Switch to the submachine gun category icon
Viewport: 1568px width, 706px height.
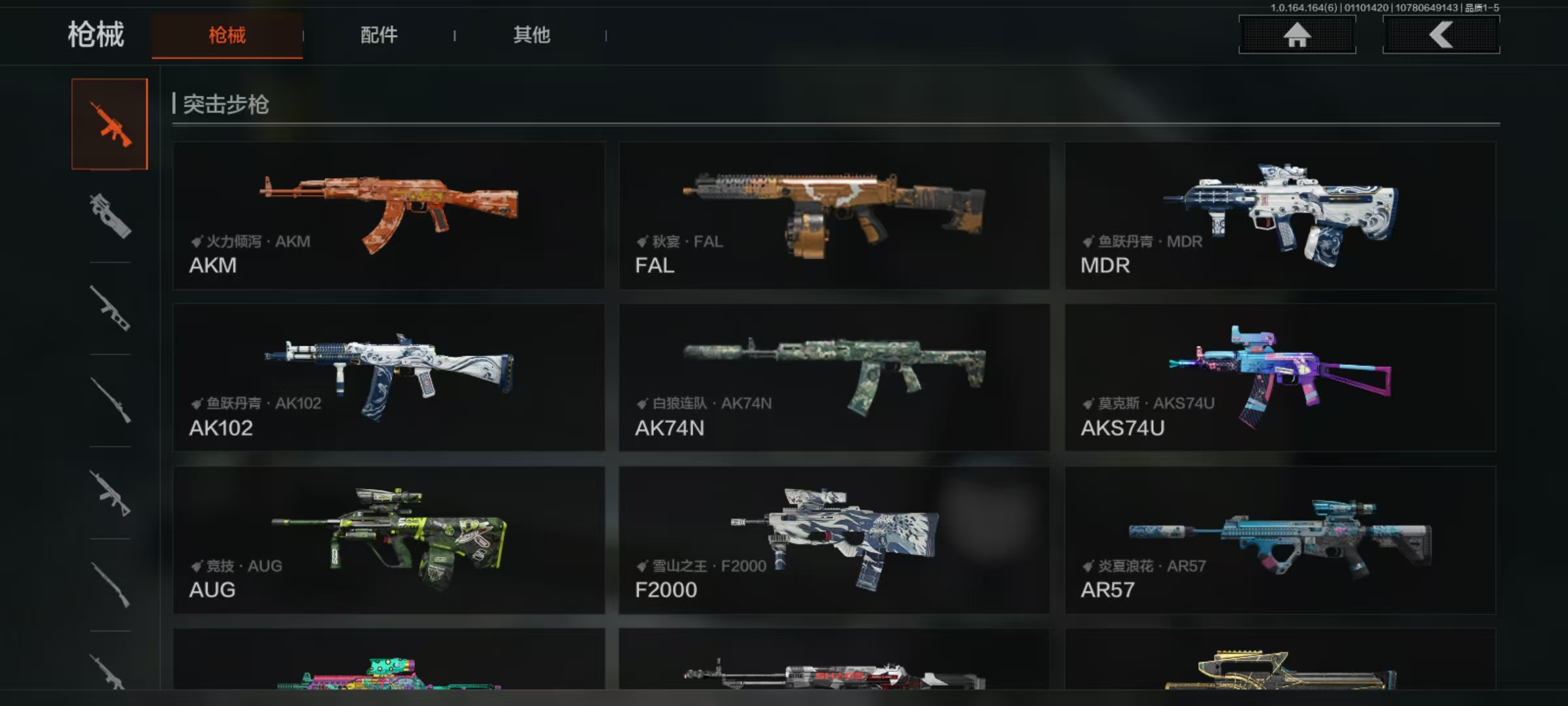tap(110, 216)
